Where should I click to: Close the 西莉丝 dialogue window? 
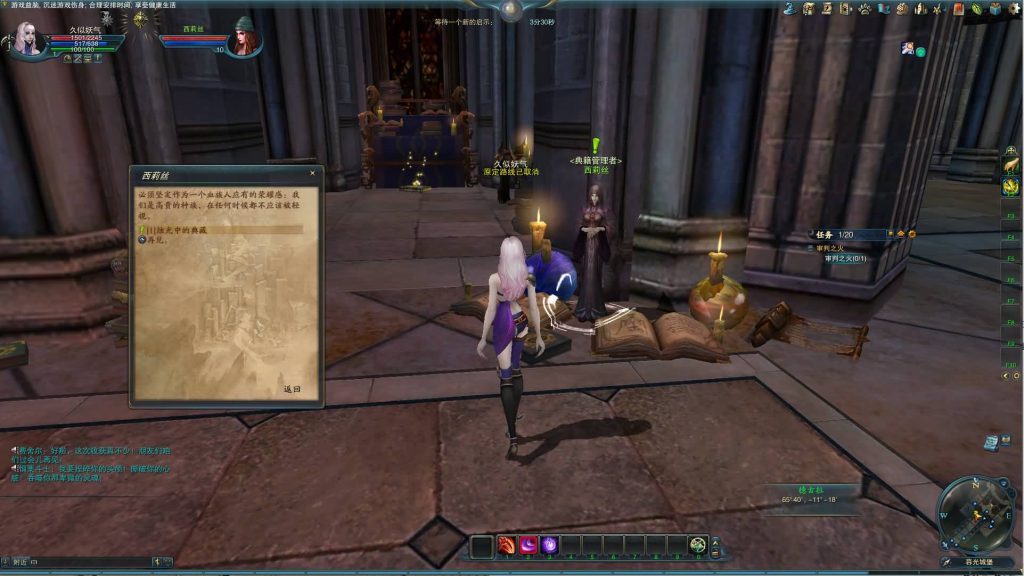click(x=312, y=173)
